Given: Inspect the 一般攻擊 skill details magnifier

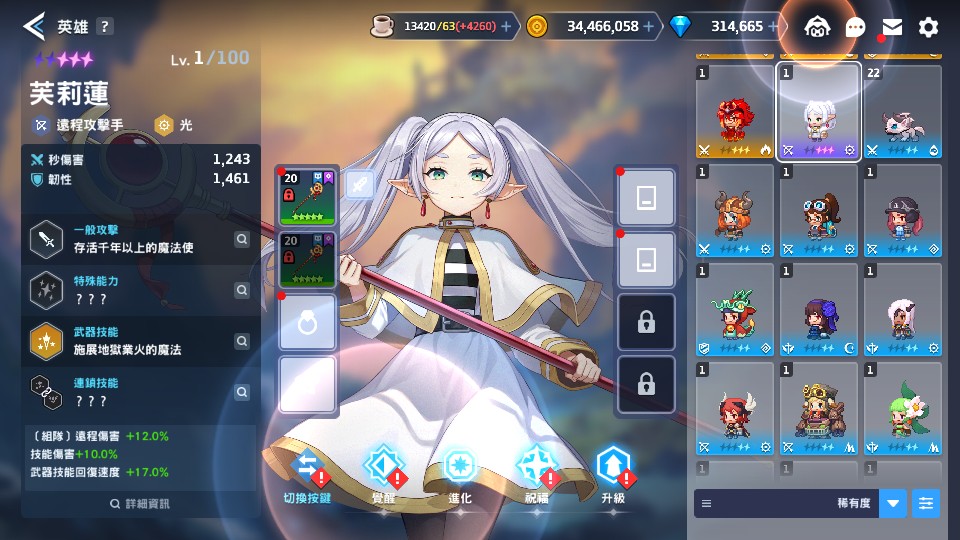Looking at the screenshot, I should click(x=242, y=239).
